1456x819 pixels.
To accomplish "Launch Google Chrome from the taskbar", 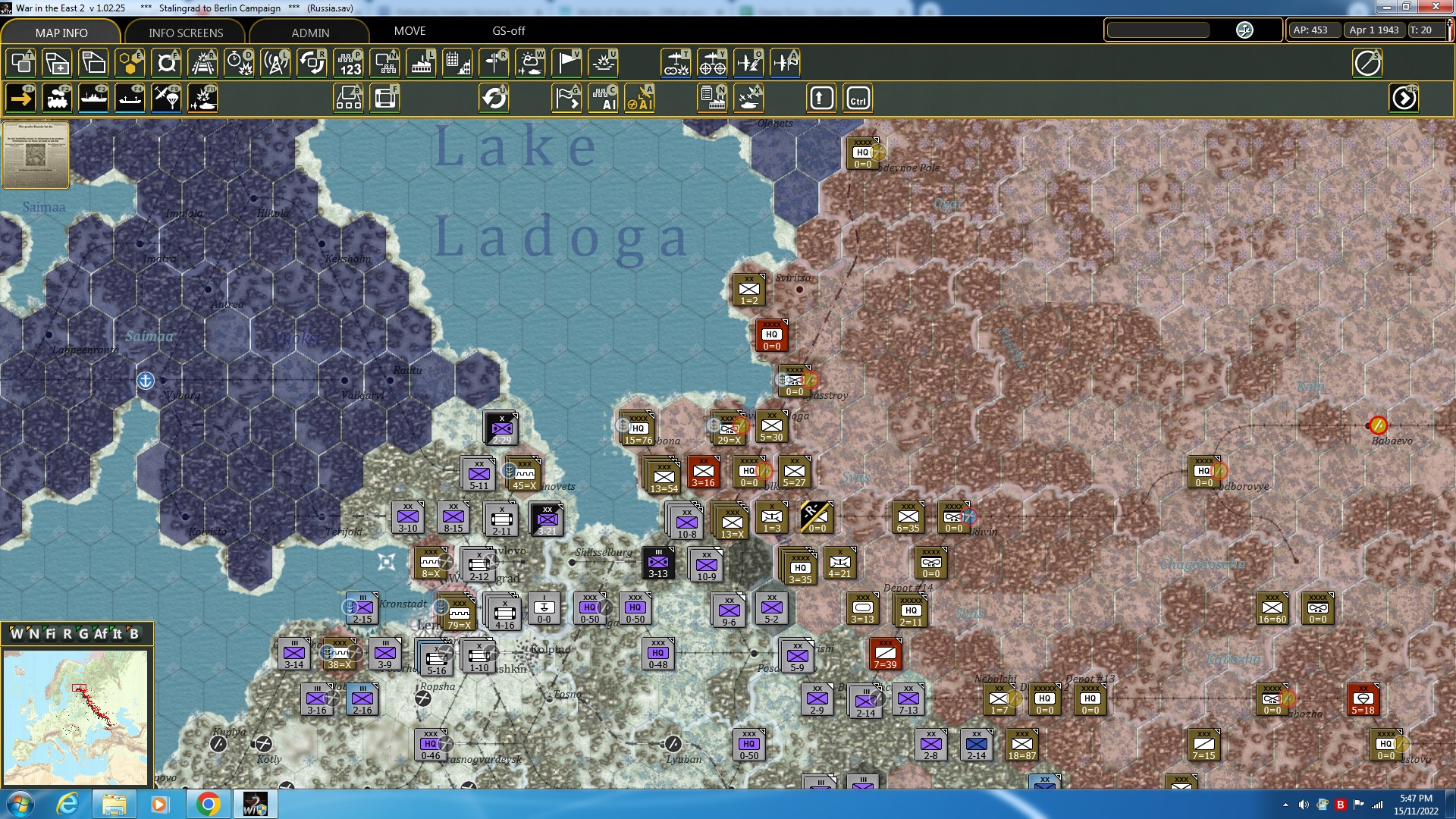I will (209, 803).
